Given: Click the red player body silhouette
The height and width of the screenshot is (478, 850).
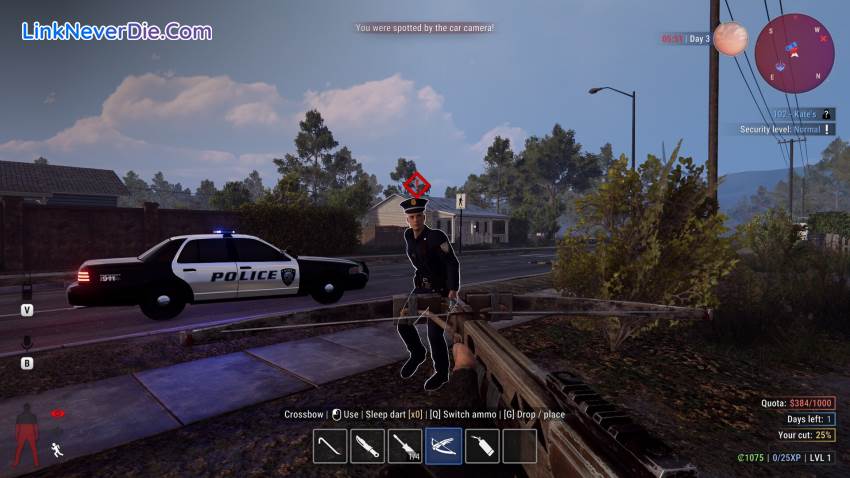Looking at the screenshot, I should tap(27, 434).
